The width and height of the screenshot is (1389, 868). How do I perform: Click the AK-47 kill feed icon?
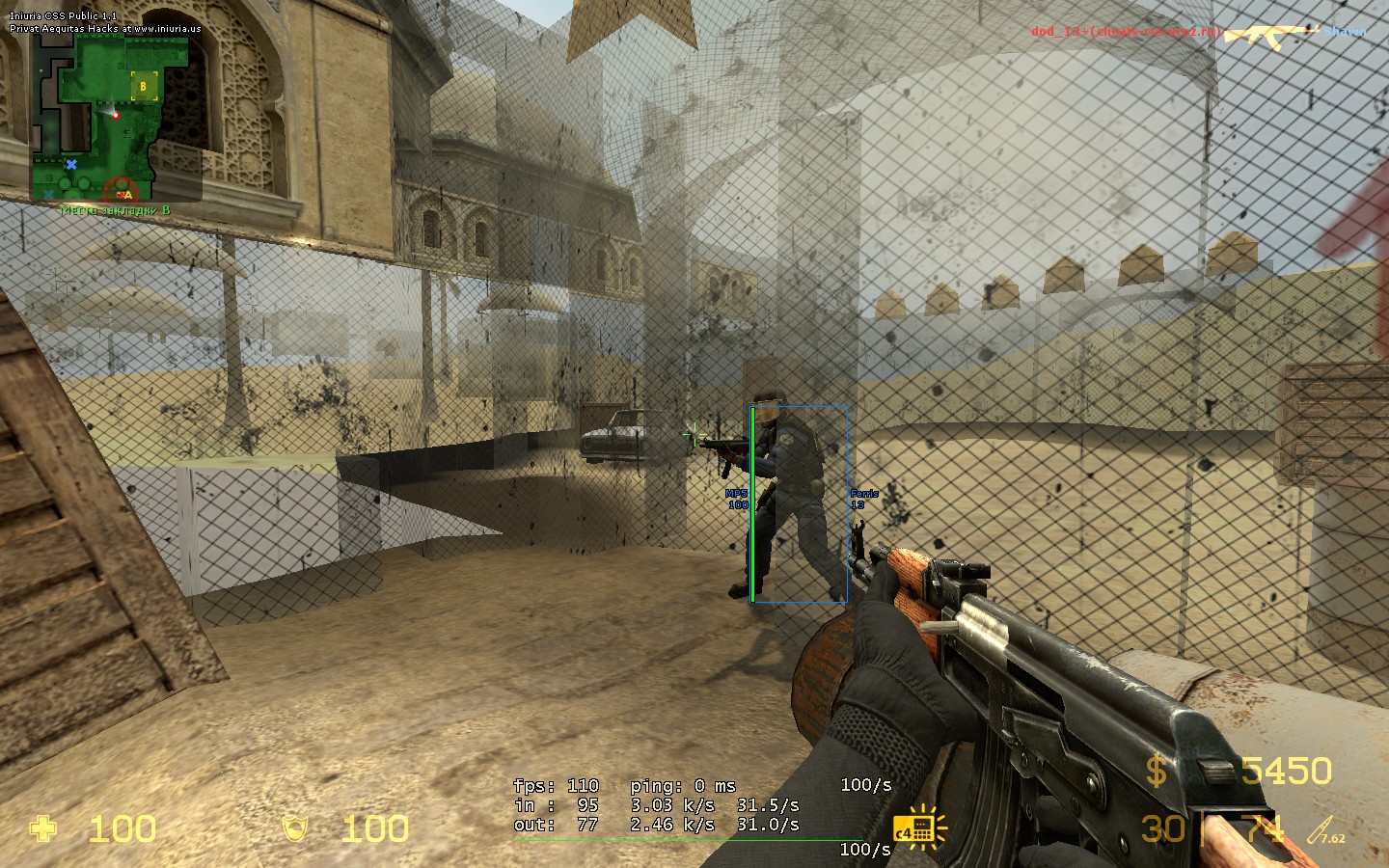click(x=1271, y=35)
